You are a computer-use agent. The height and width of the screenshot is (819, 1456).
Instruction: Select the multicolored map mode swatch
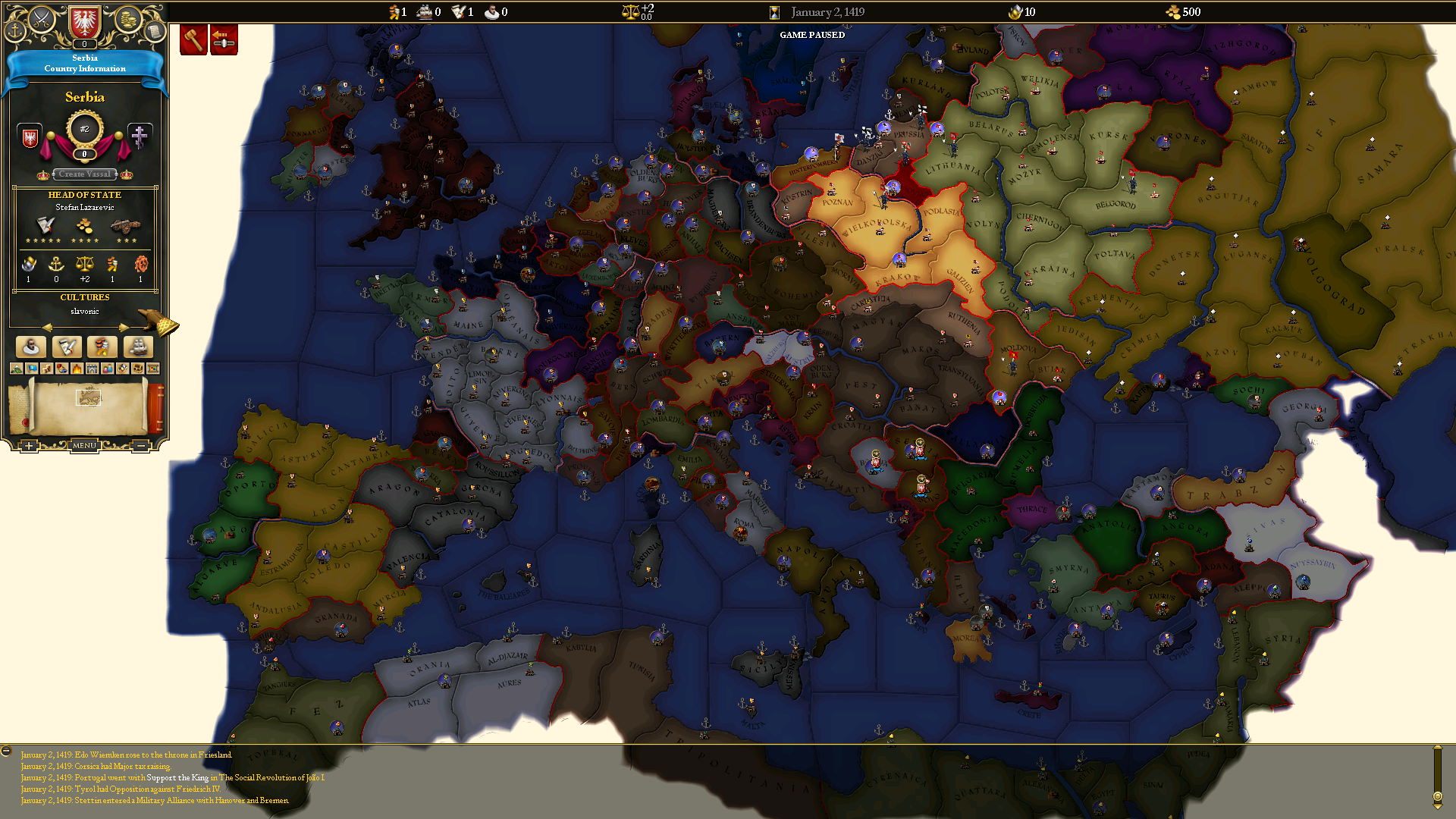(x=152, y=369)
